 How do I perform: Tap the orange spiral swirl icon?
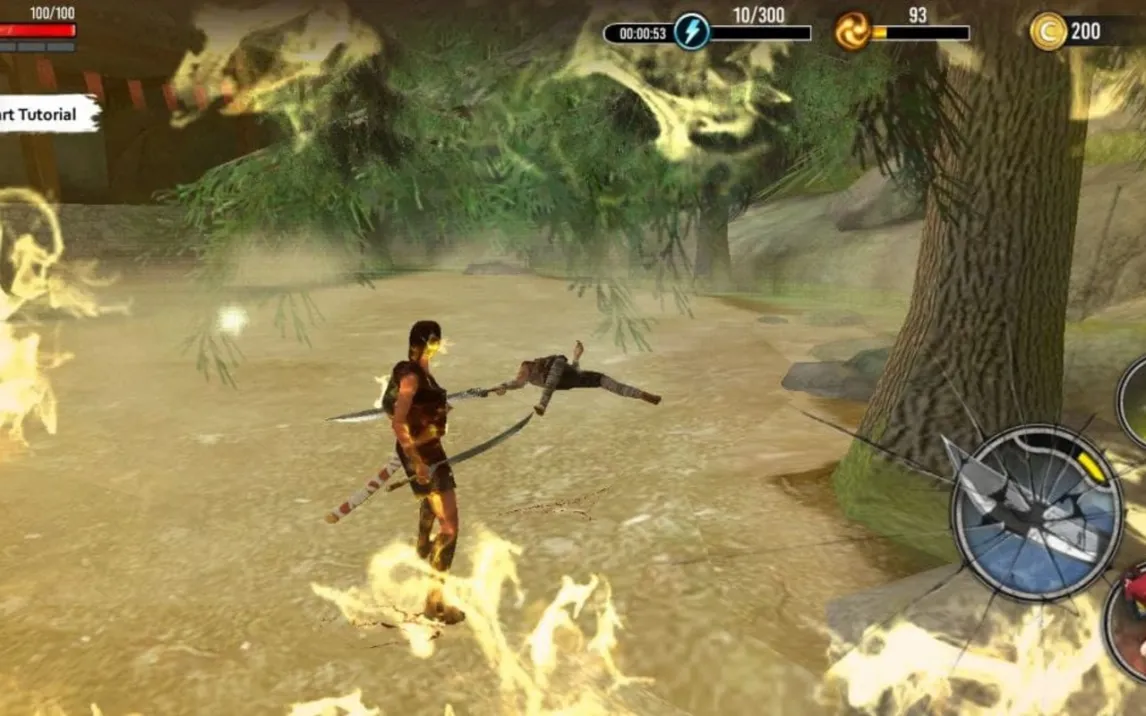point(852,32)
